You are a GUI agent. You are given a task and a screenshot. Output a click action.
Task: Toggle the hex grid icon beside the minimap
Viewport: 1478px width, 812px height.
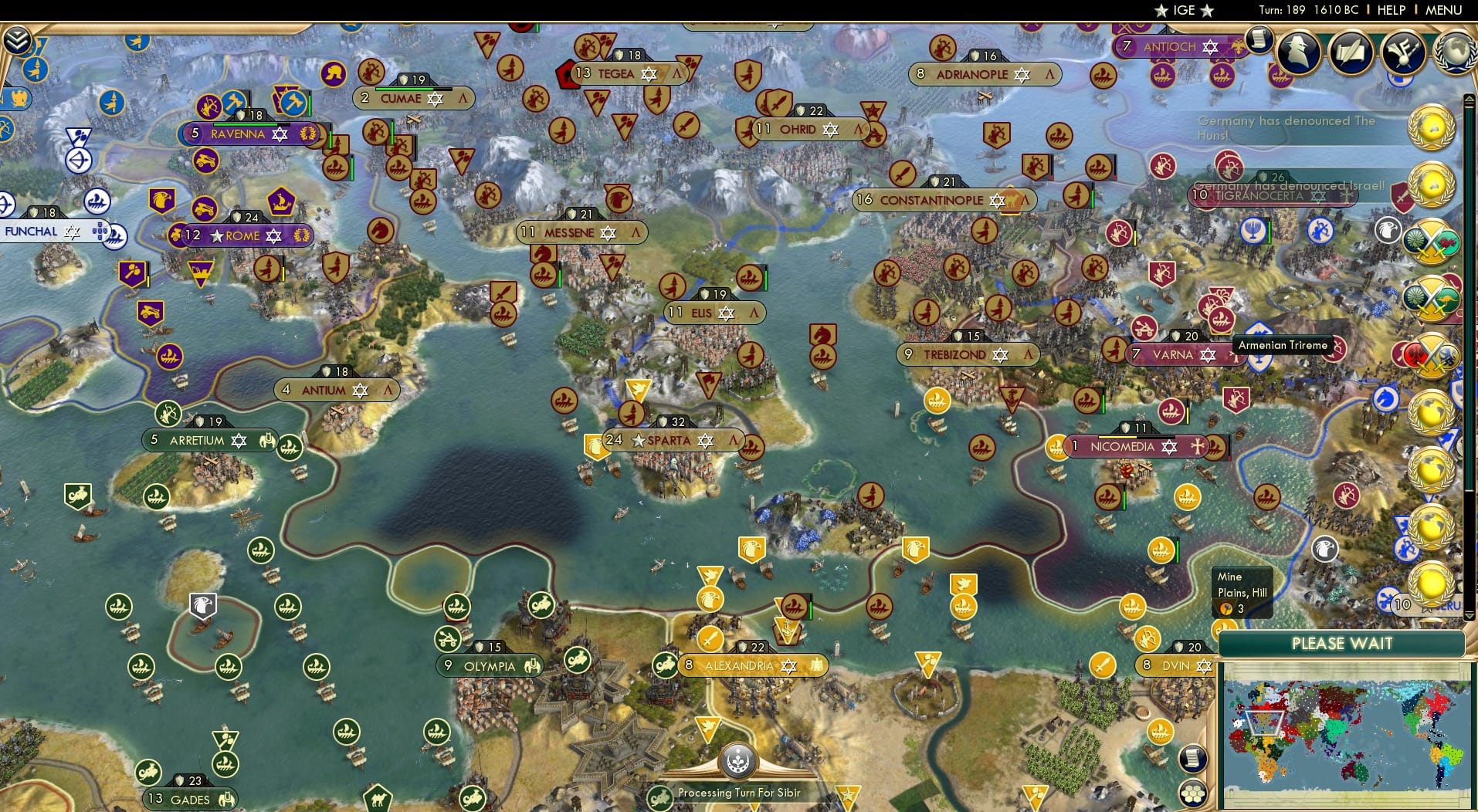(x=1192, y=793)
